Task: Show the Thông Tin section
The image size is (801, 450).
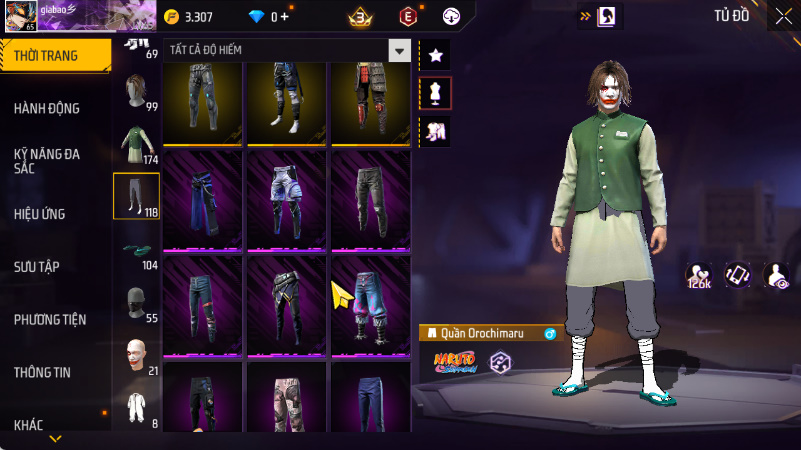Action: 42,372
